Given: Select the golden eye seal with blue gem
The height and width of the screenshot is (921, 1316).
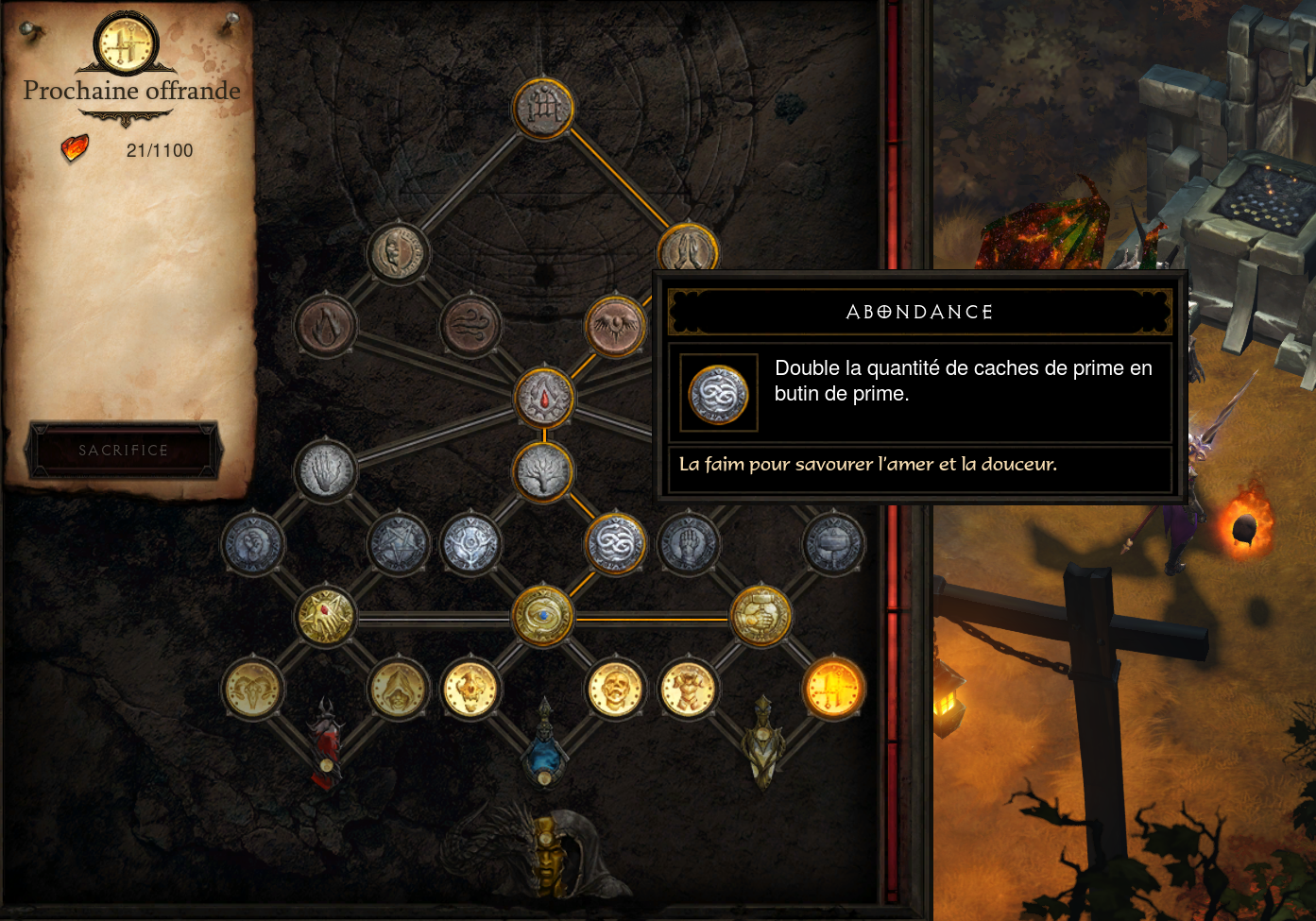Looking at the screenshot, I should [543, 617].
